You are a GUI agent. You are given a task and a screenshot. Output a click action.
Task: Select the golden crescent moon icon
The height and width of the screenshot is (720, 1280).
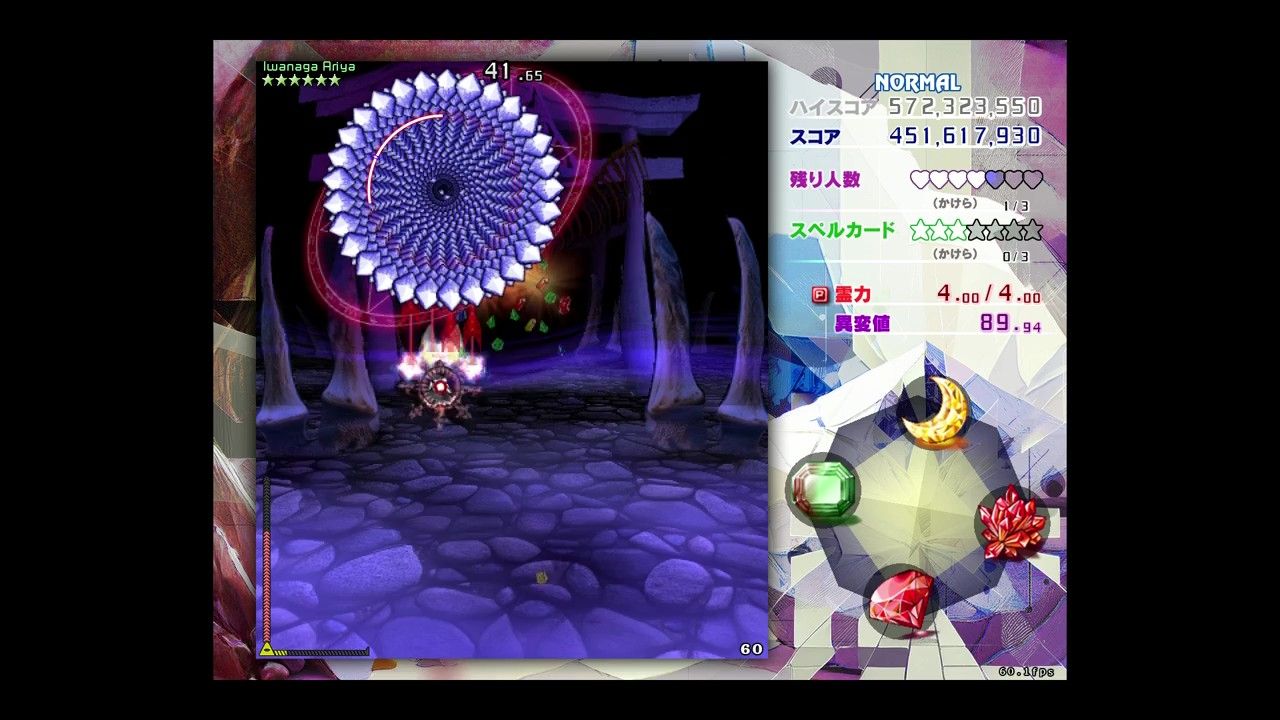coord(937,412)
